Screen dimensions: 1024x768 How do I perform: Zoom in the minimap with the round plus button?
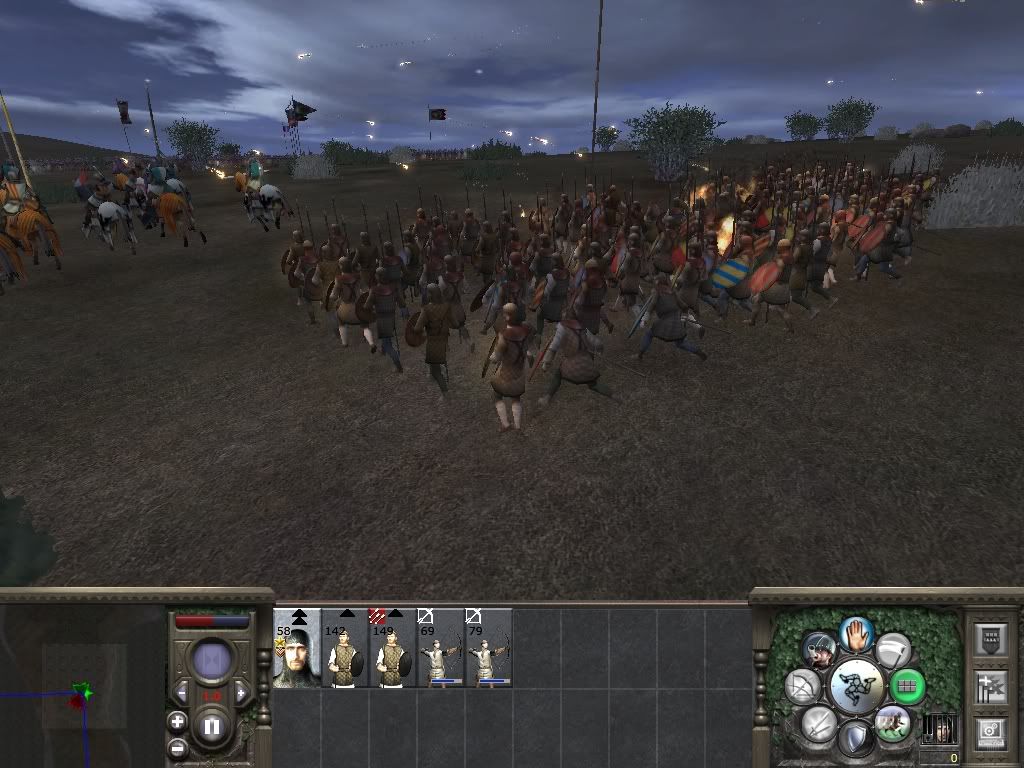[177, 721]
